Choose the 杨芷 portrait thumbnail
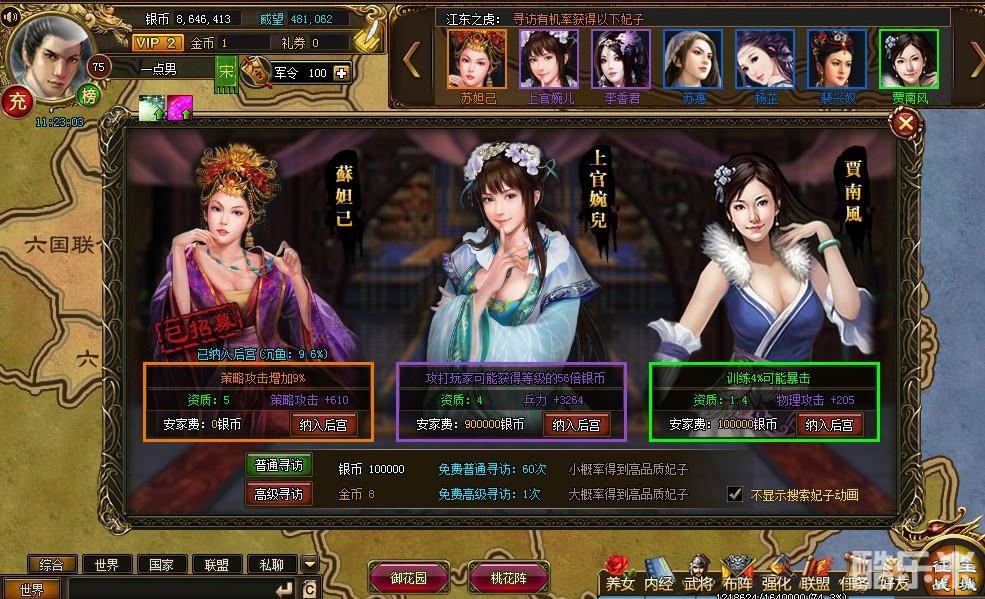This screenshot has height=599, width=985. (x=765, y=59)
